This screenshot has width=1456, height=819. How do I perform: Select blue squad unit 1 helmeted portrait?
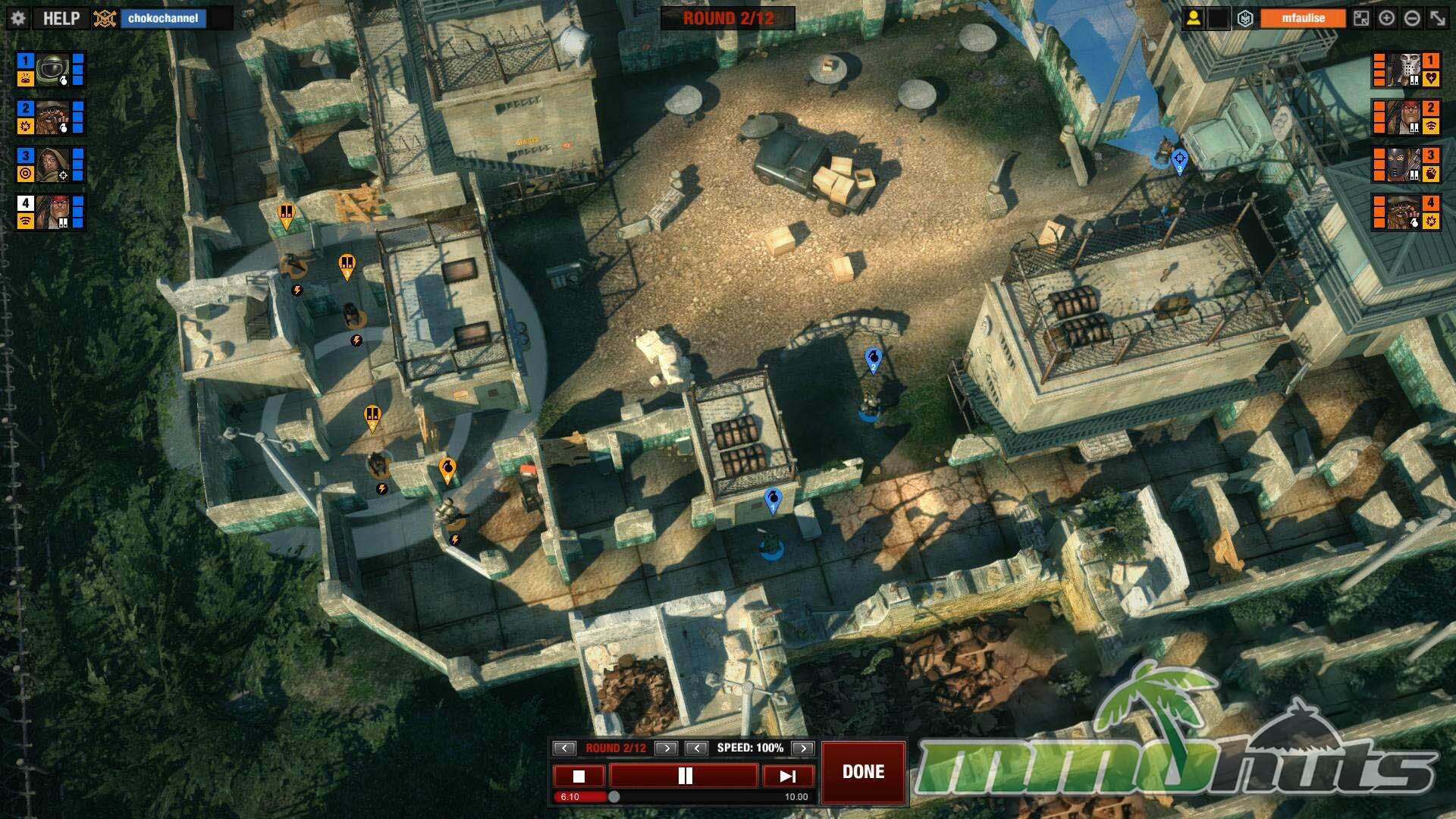click(x=52, y=70)
